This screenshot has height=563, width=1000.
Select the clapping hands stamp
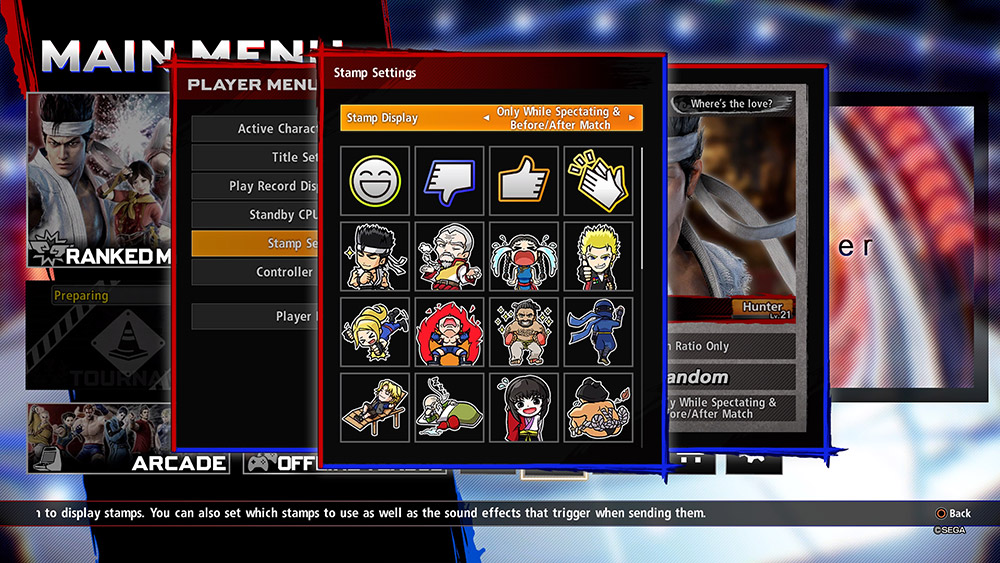(x=598, y=181)
